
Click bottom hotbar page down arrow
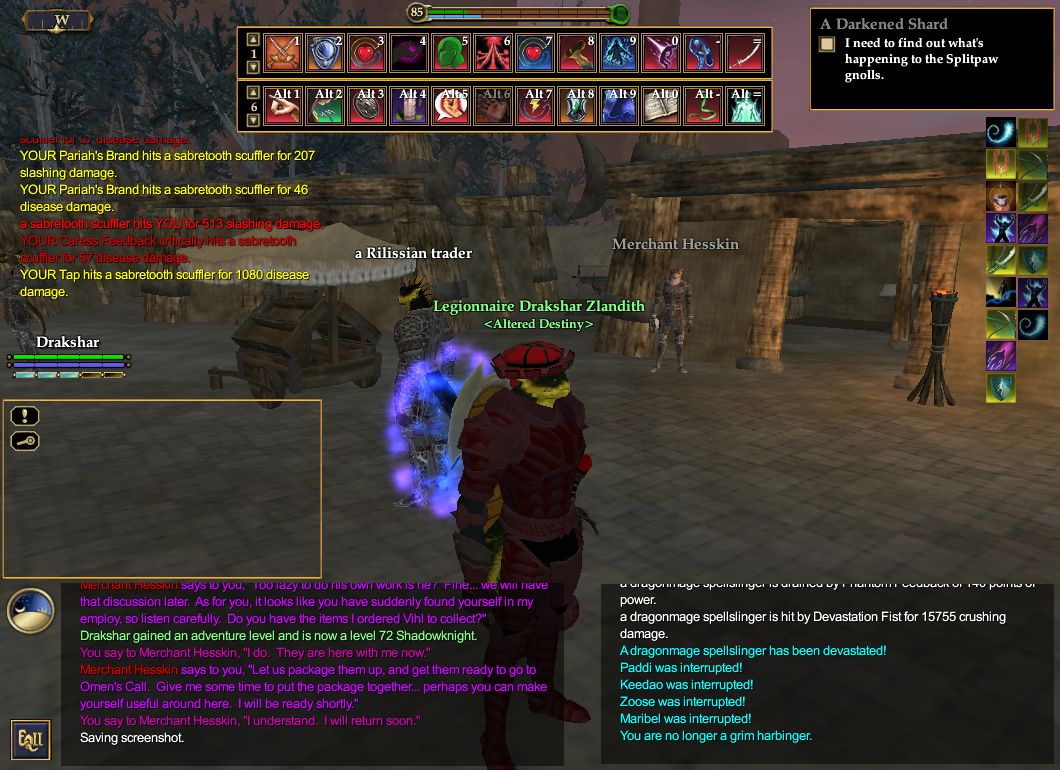[252, 120]
